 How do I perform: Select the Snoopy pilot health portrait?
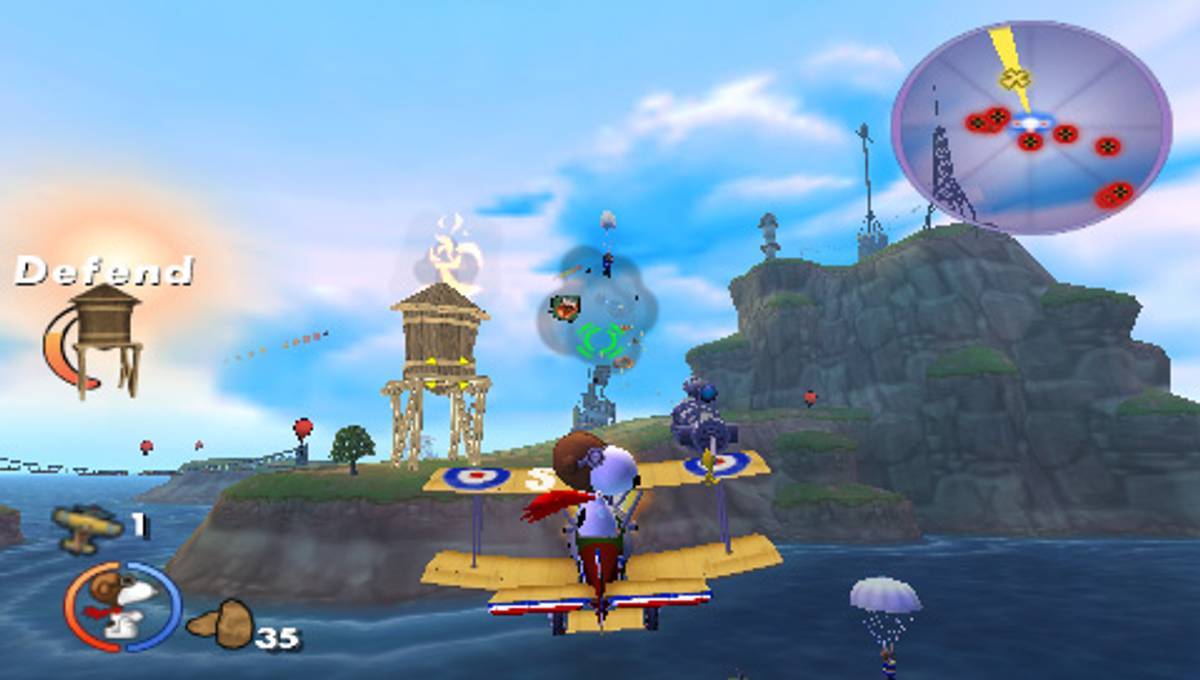[123, 606]
